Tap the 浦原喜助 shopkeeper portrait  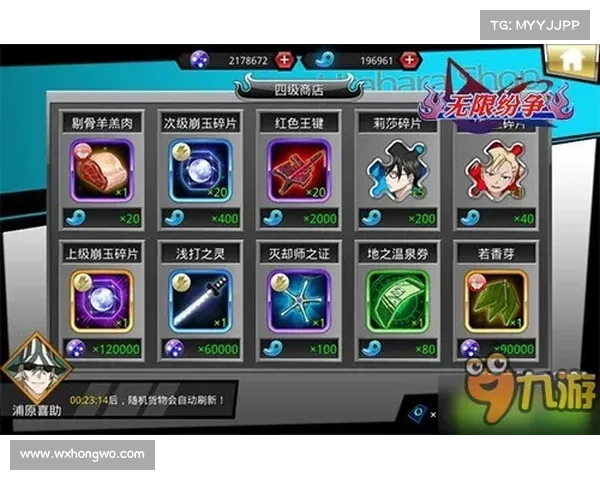[36, 370]
